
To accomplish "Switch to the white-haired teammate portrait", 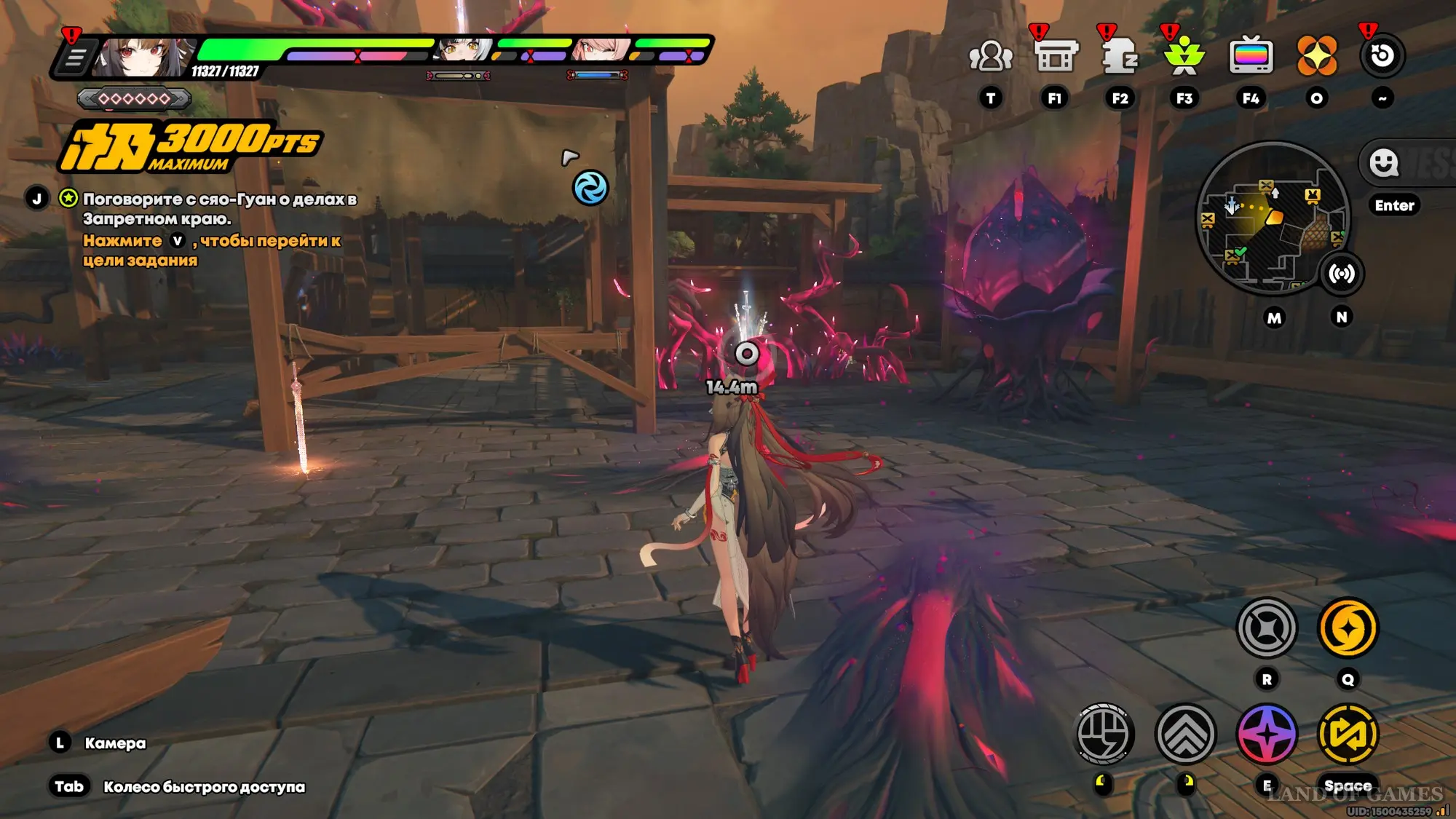I will coord(464,50).
